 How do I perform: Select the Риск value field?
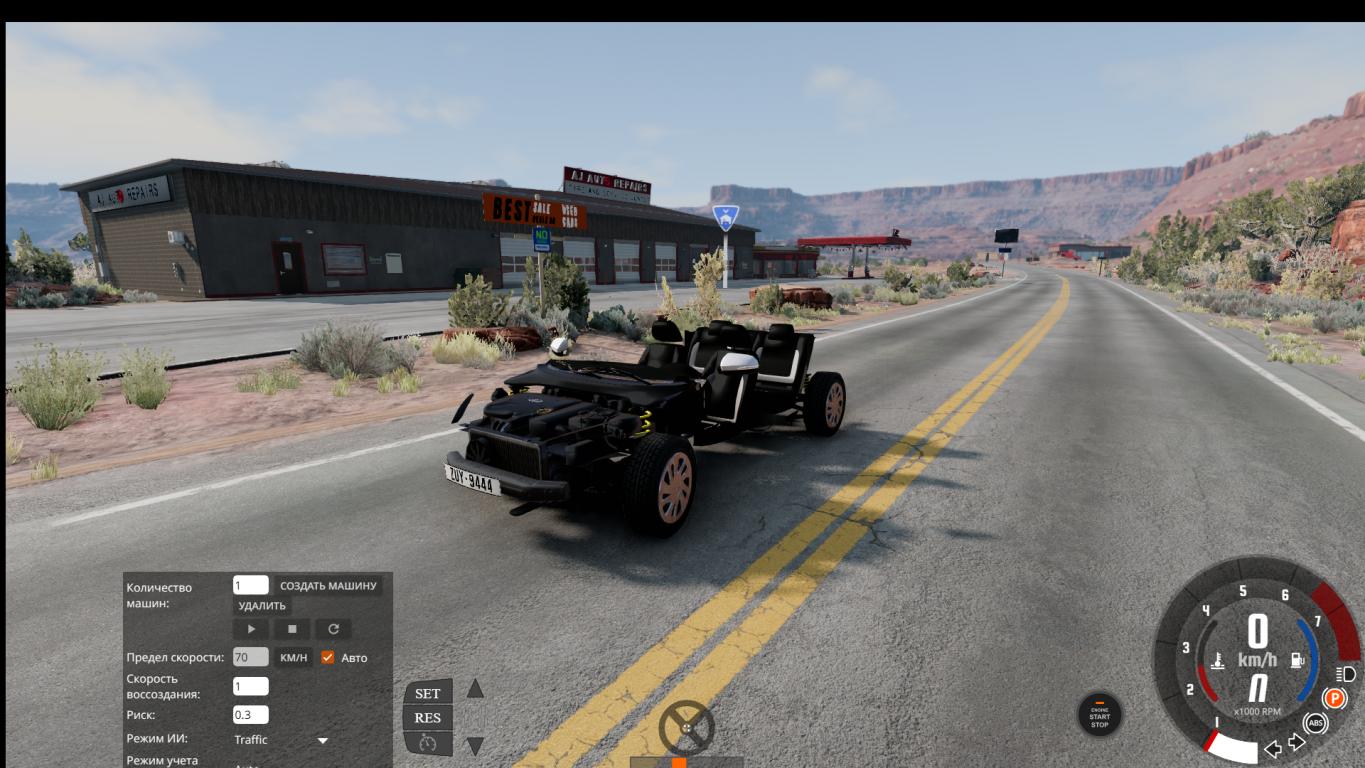(x=250, y=715)
